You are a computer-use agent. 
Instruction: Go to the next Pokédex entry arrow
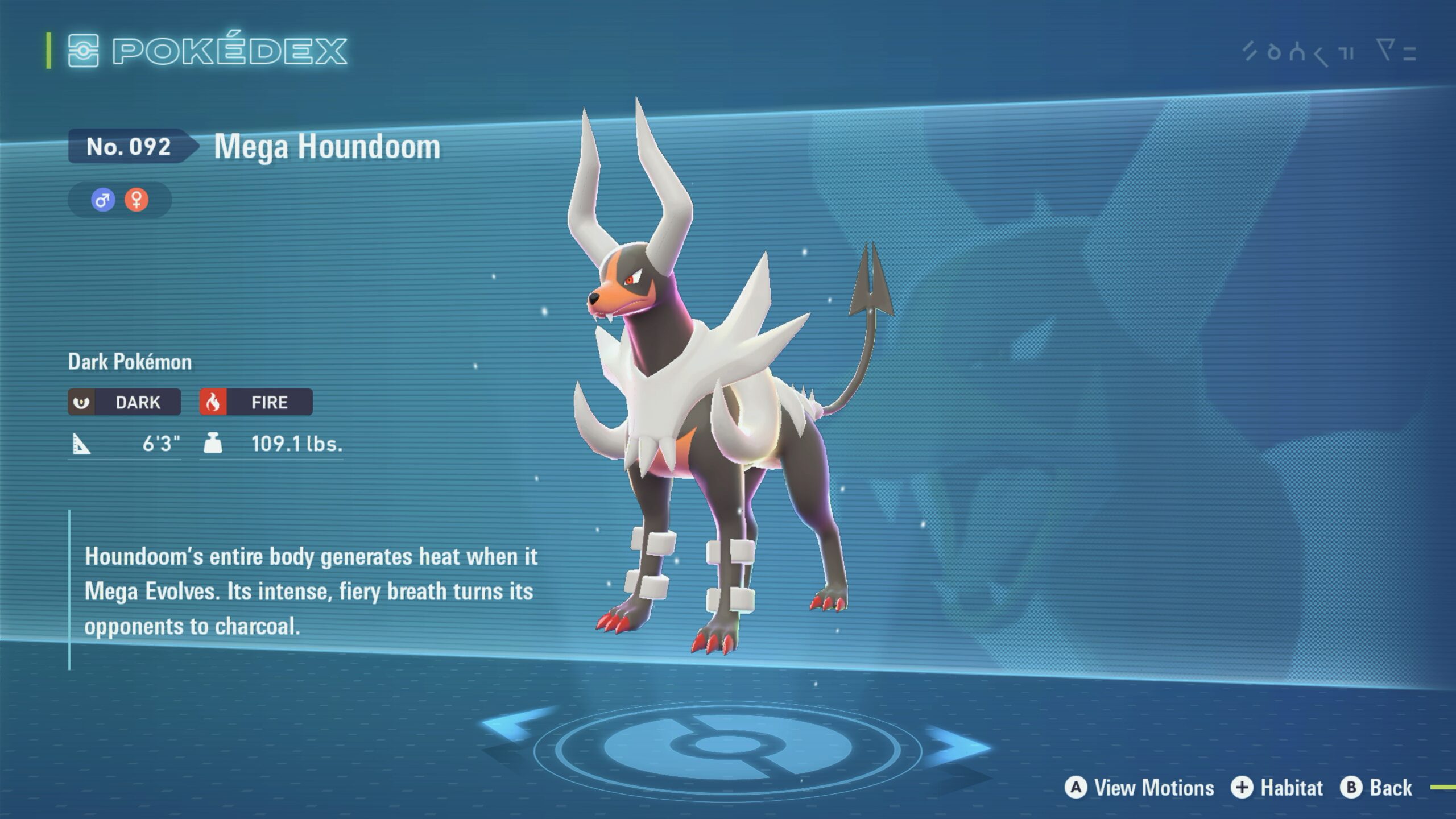point(960,745)
